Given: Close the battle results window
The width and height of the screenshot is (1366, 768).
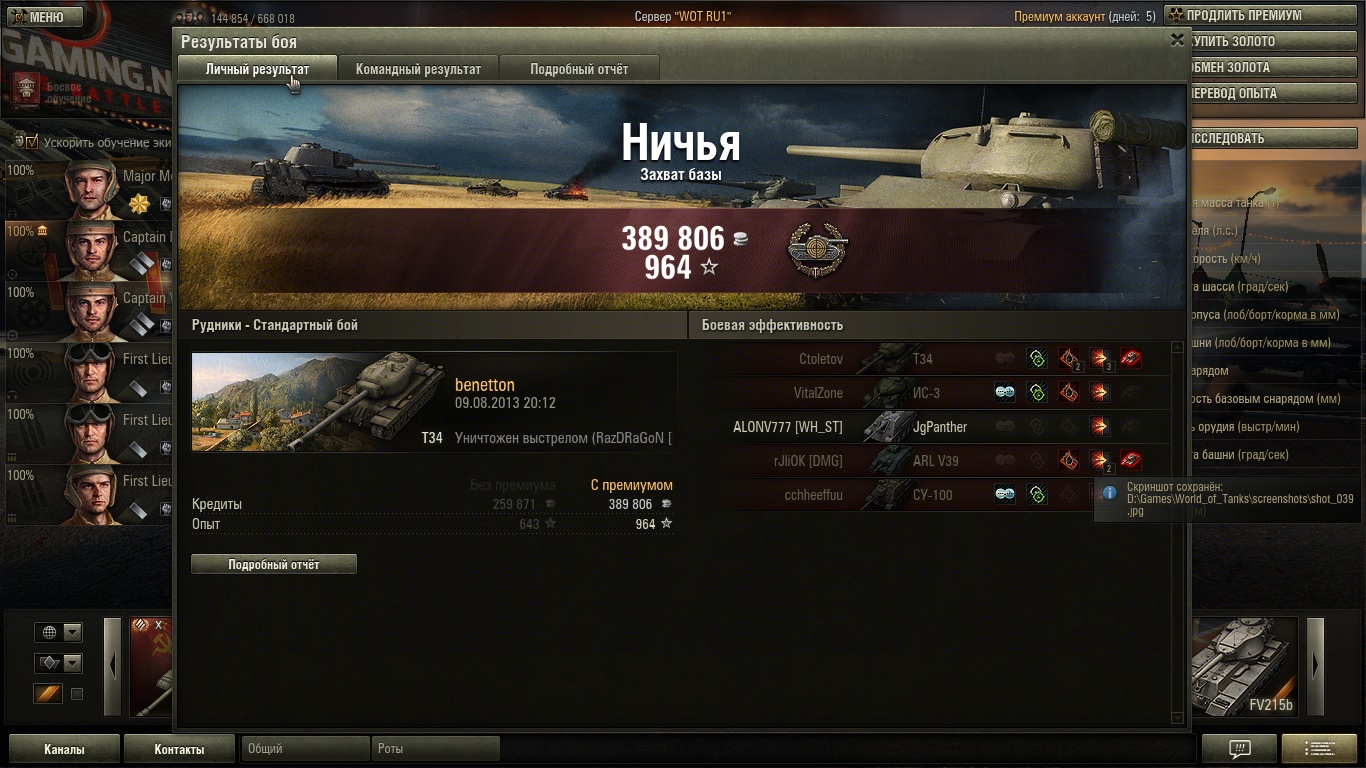Looking at the screenshot, I should click(x=1177, y=40).
